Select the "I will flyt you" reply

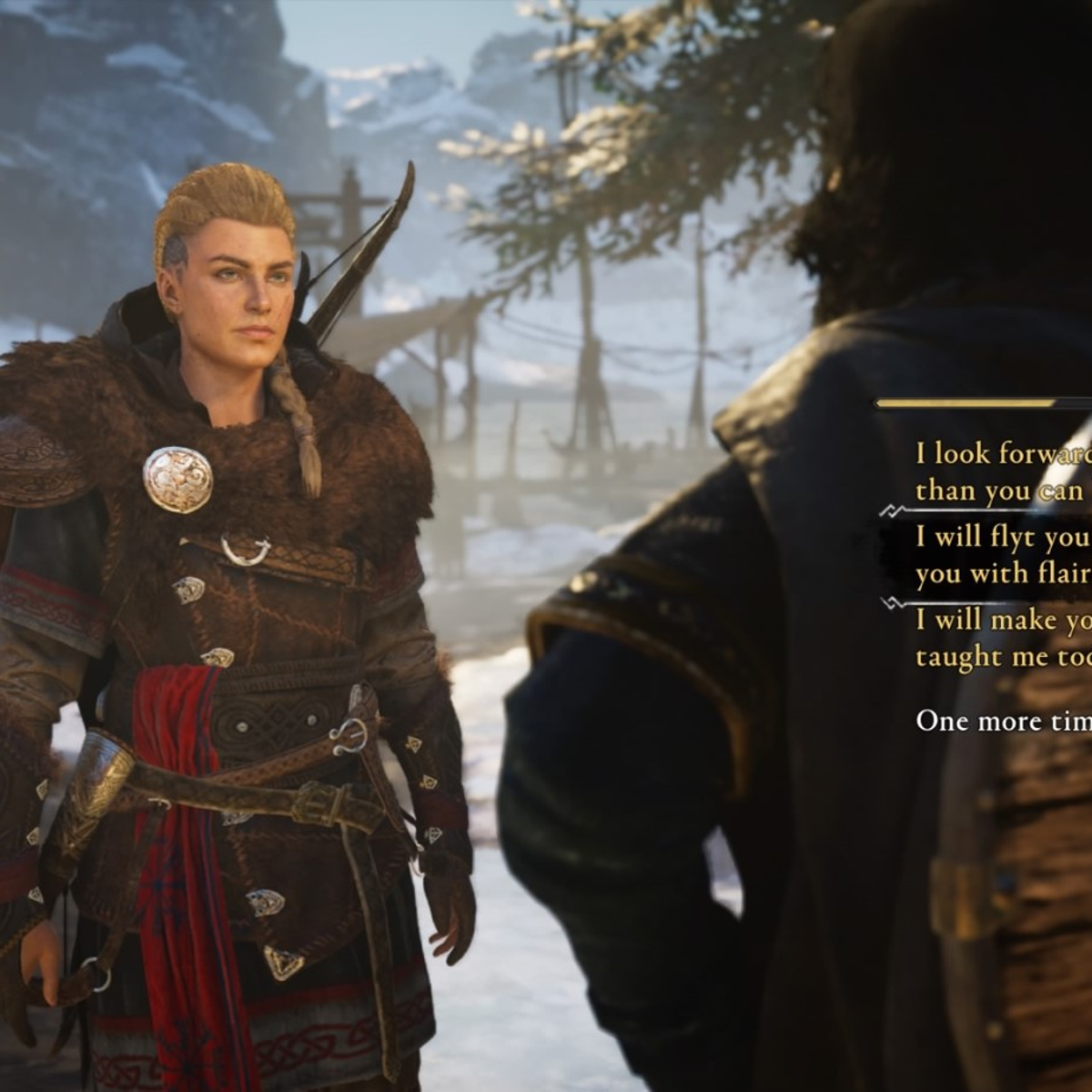point(1001,556)
